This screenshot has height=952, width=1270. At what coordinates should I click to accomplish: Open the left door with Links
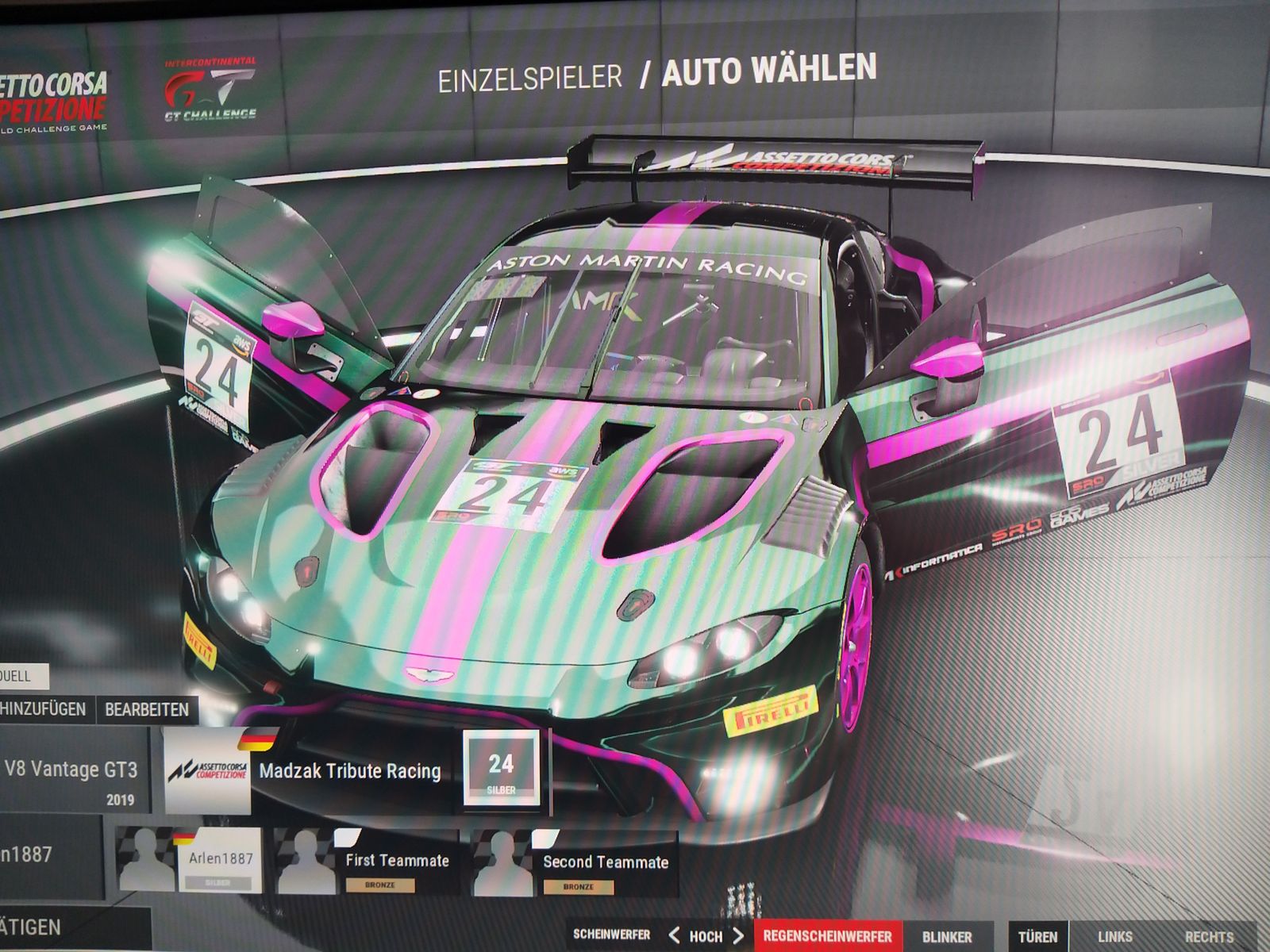point(1114,937)
